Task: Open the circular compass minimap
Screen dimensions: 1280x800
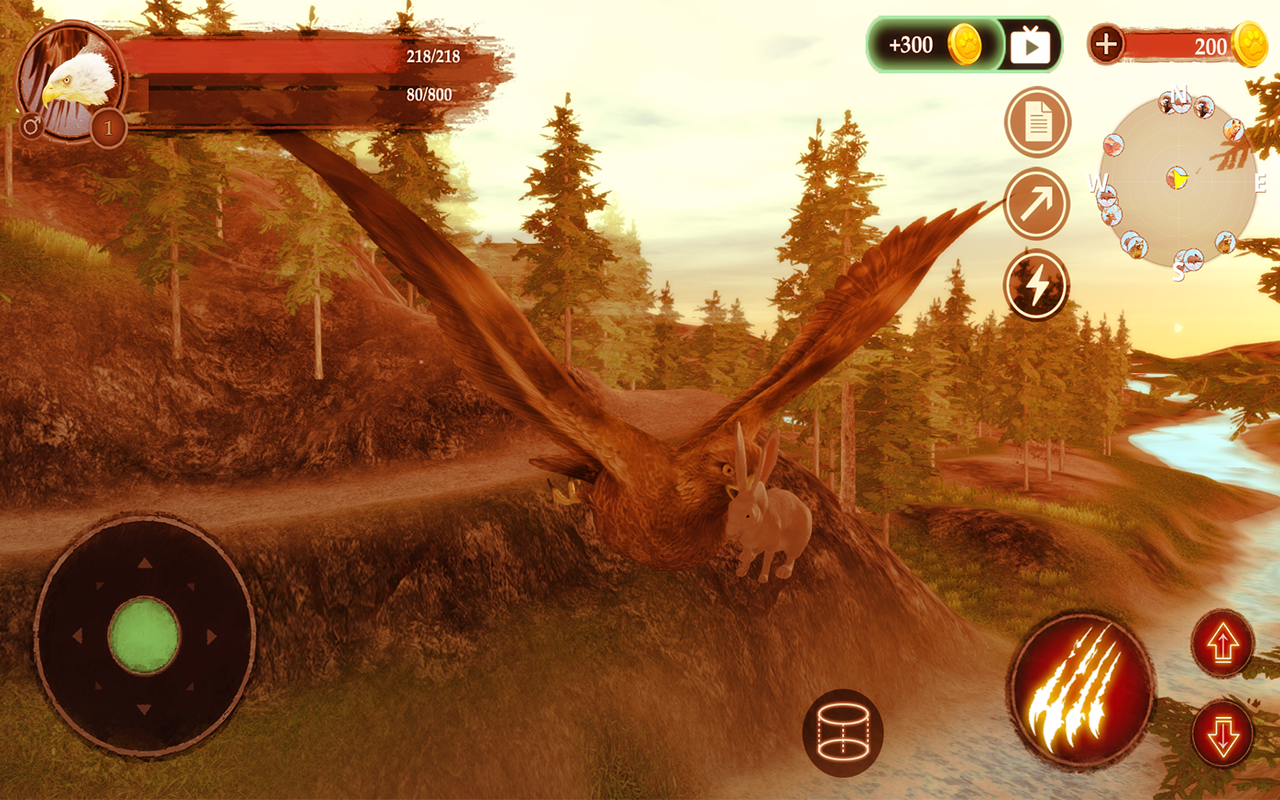Action: [x=1178, y=180]
